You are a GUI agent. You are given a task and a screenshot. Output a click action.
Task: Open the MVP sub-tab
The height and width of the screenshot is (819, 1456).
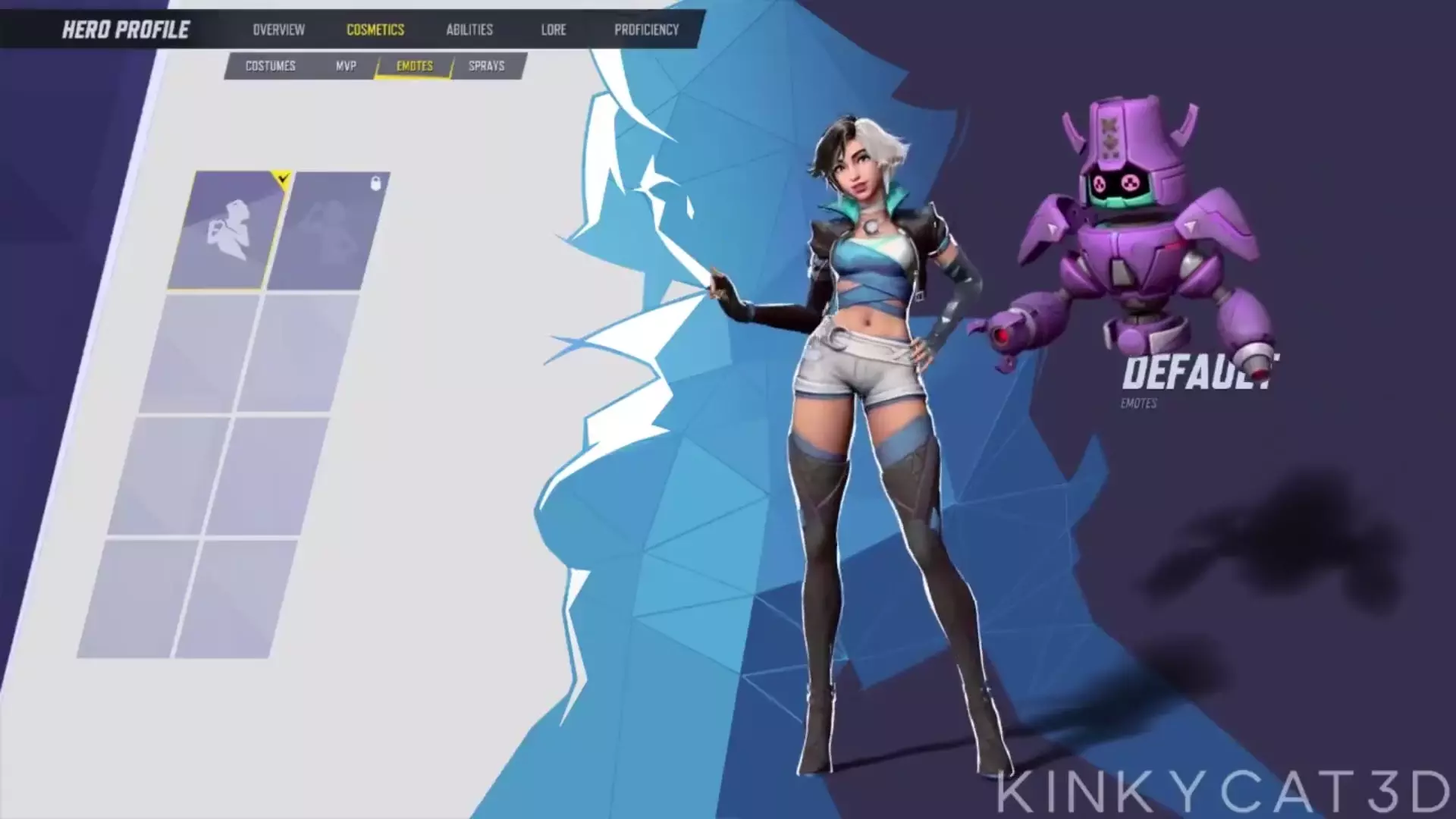[x=346, y=66]
